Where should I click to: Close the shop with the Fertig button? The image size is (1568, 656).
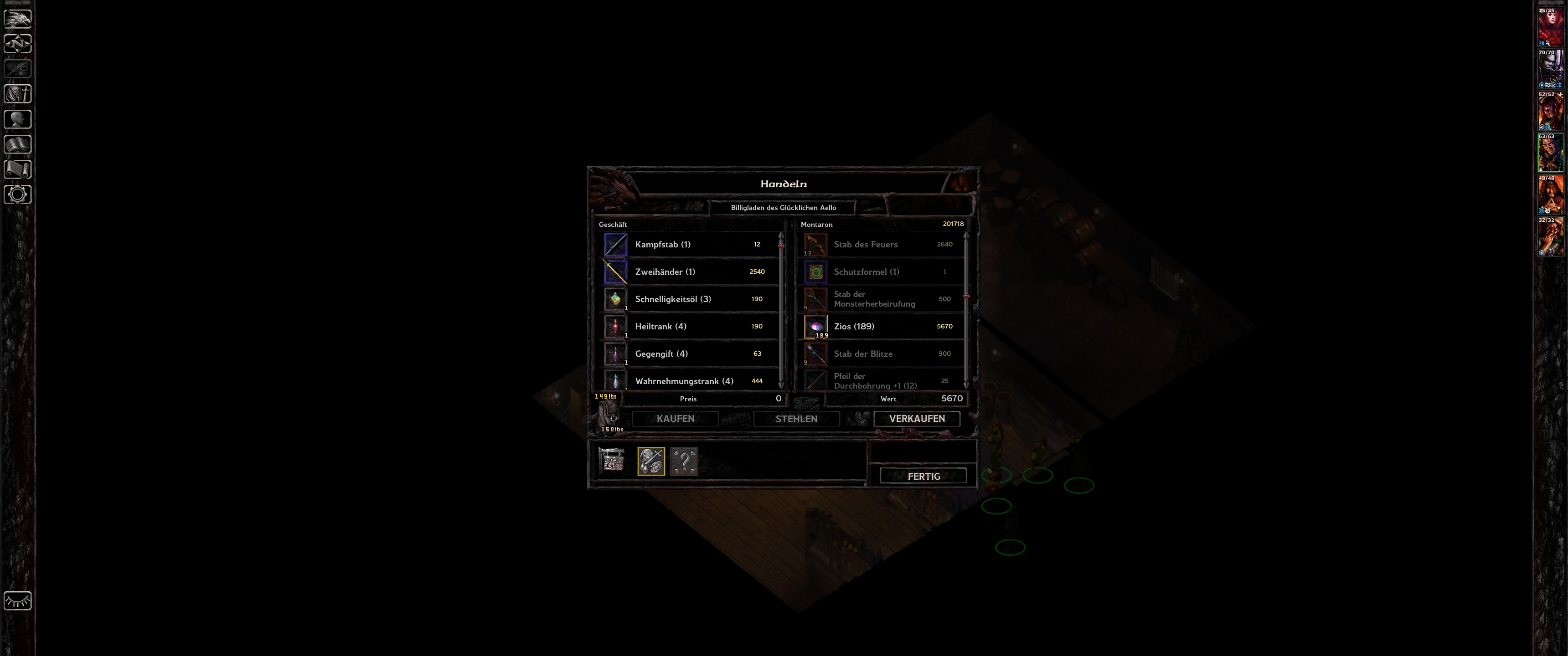923,476
